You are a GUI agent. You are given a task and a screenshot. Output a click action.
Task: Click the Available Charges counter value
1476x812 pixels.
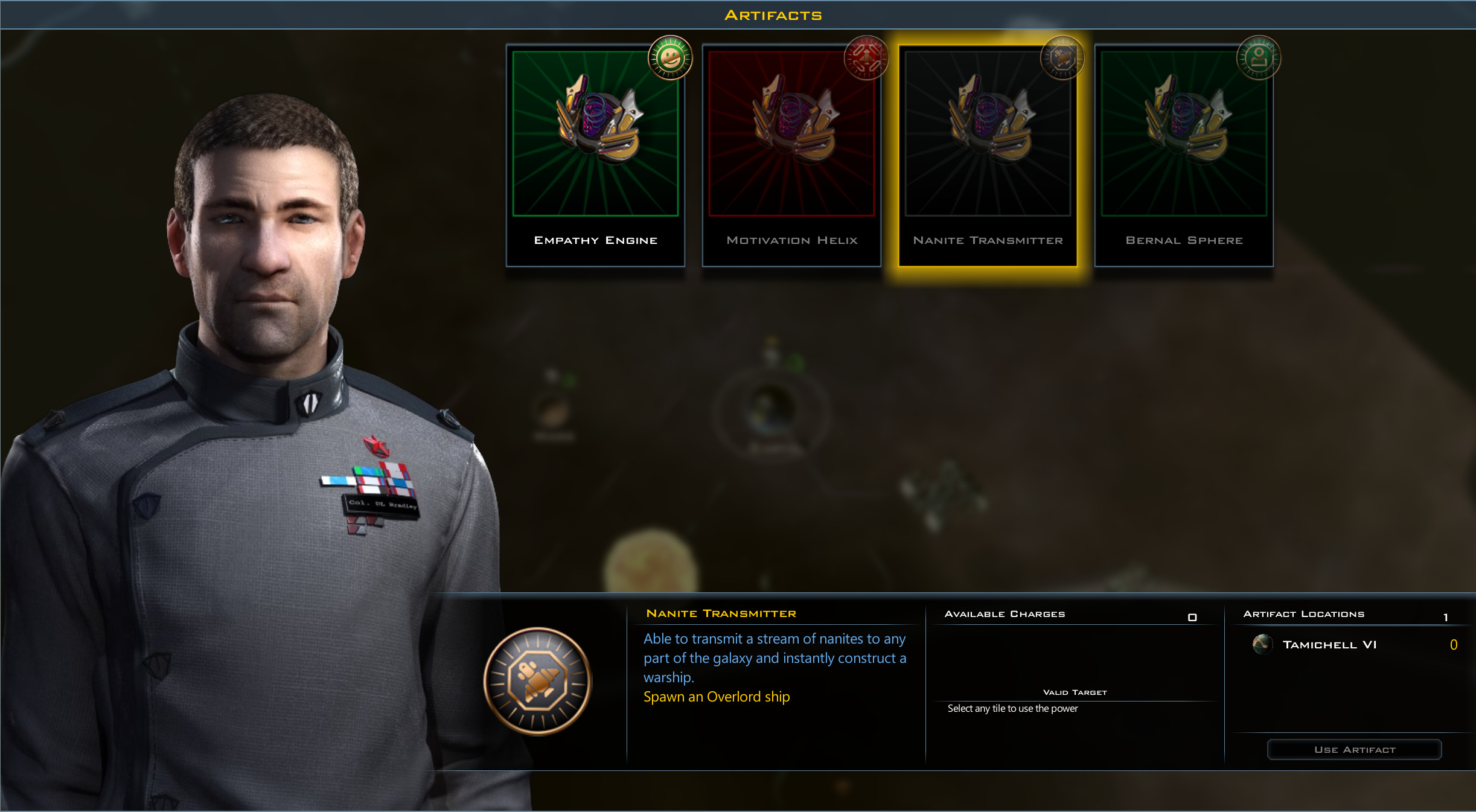pyautogui.click(x=1193, y=616)
